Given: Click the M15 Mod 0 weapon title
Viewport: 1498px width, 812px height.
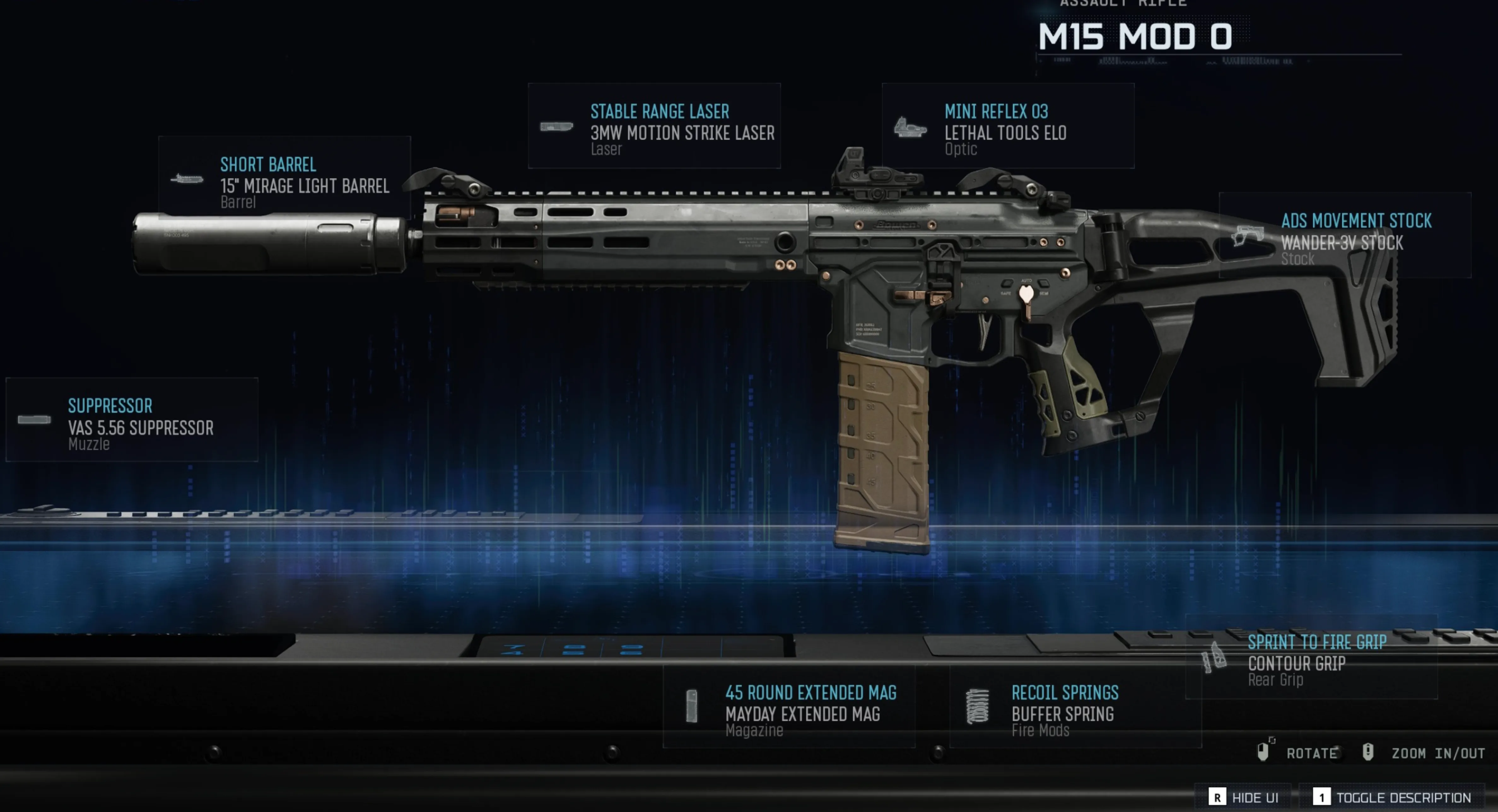Looking at the screenshot, I should point(1134,37).
